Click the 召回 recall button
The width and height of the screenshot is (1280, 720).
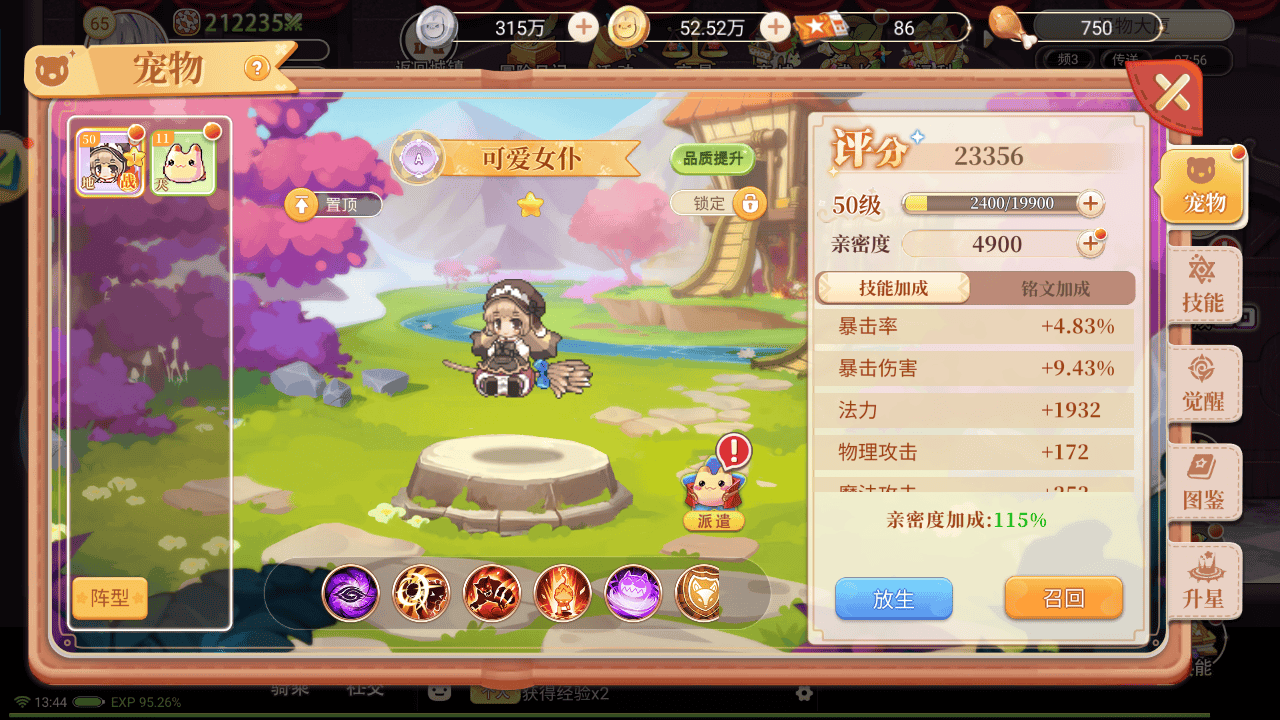click(x=1063, y=598)
